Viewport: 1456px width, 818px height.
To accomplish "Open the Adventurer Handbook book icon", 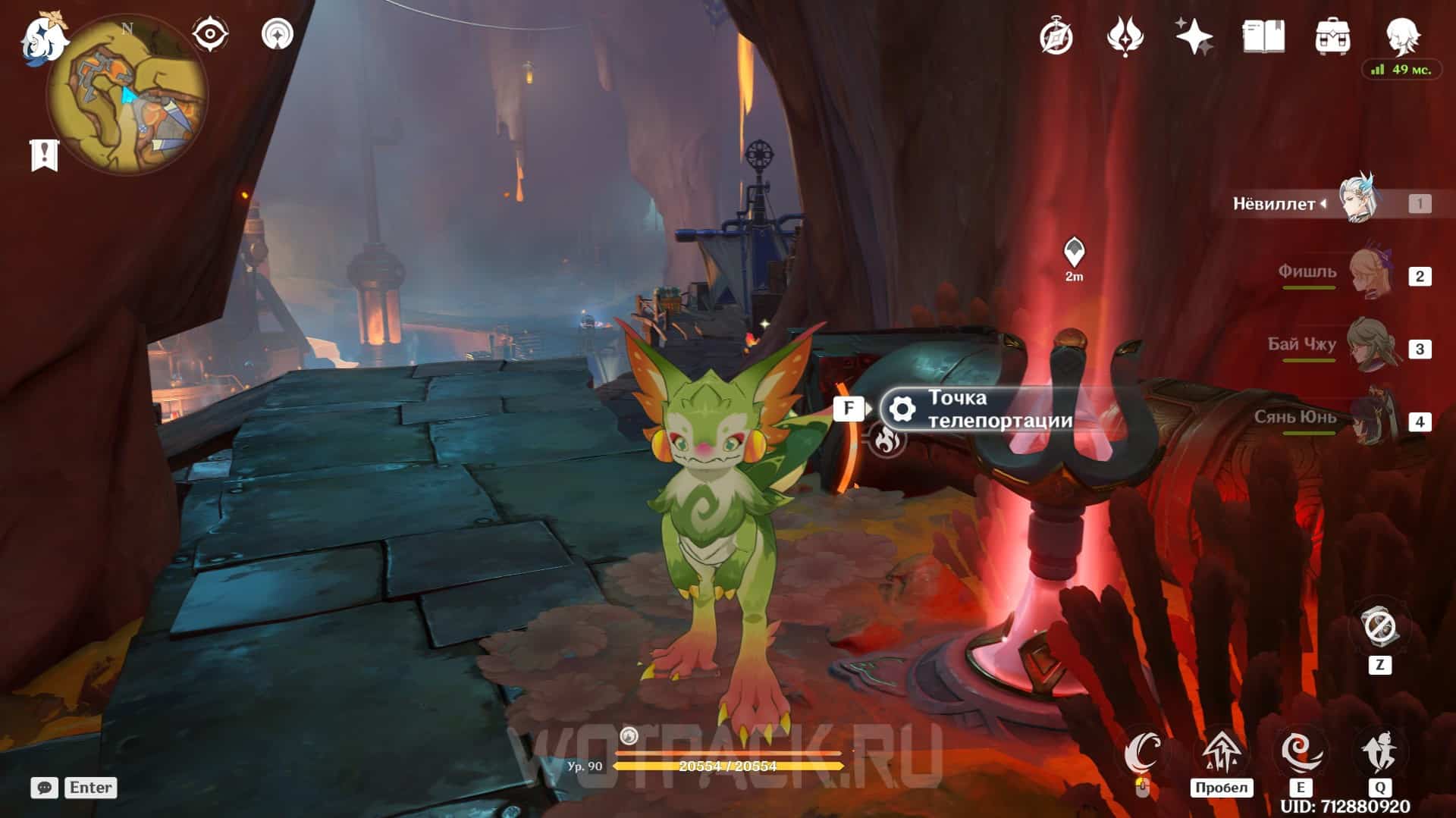I will 1263,36.
